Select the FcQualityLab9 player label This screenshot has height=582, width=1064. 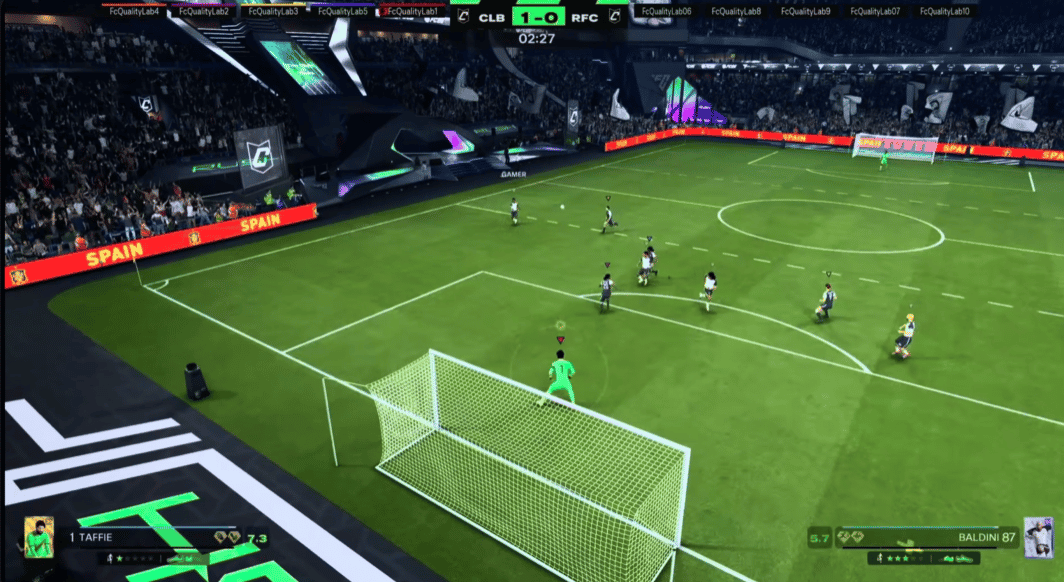(x=805, y=11)
